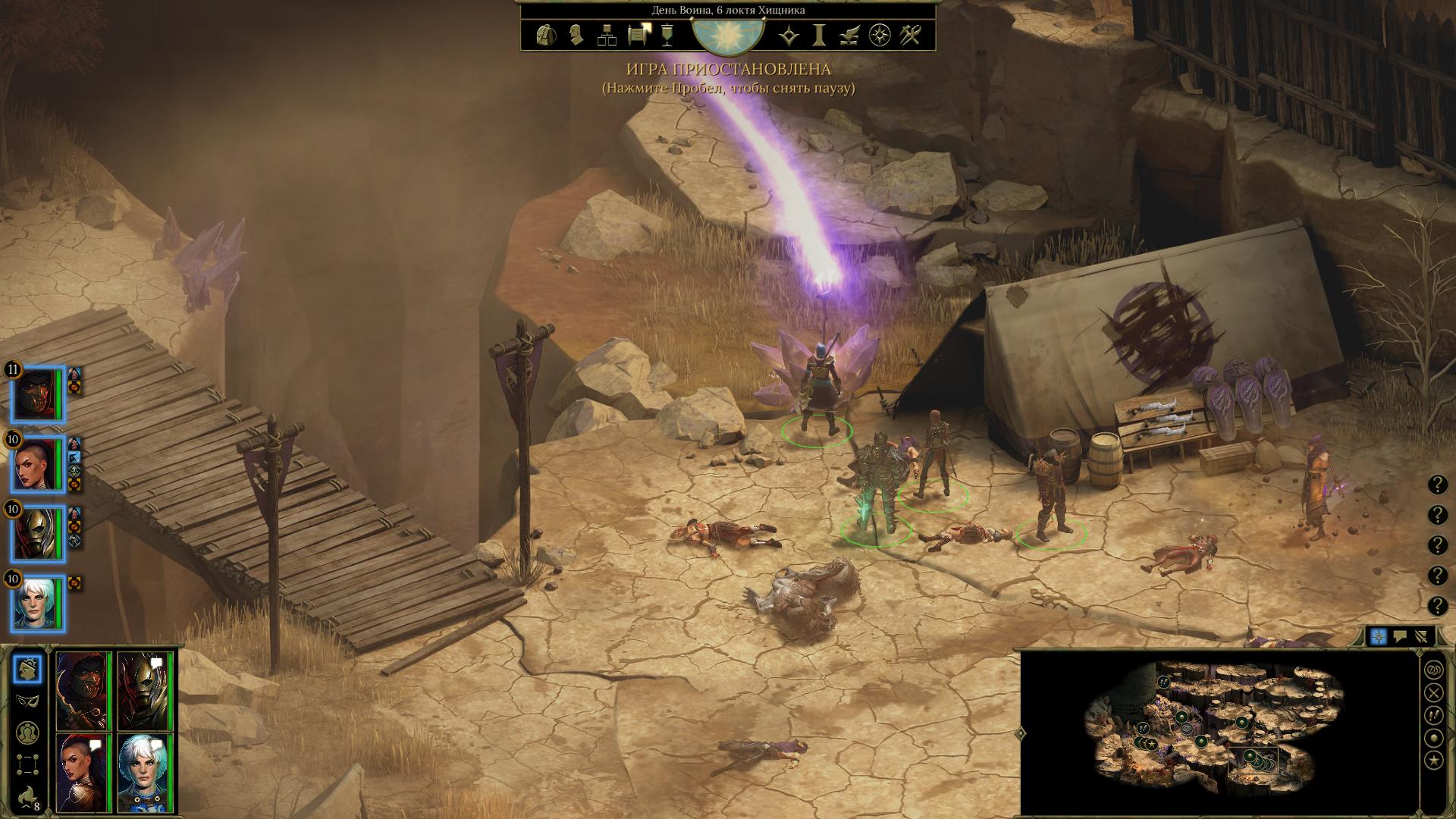Open the talent tree diagram icon
The image size is (1456, 819).
coord(607,35)
